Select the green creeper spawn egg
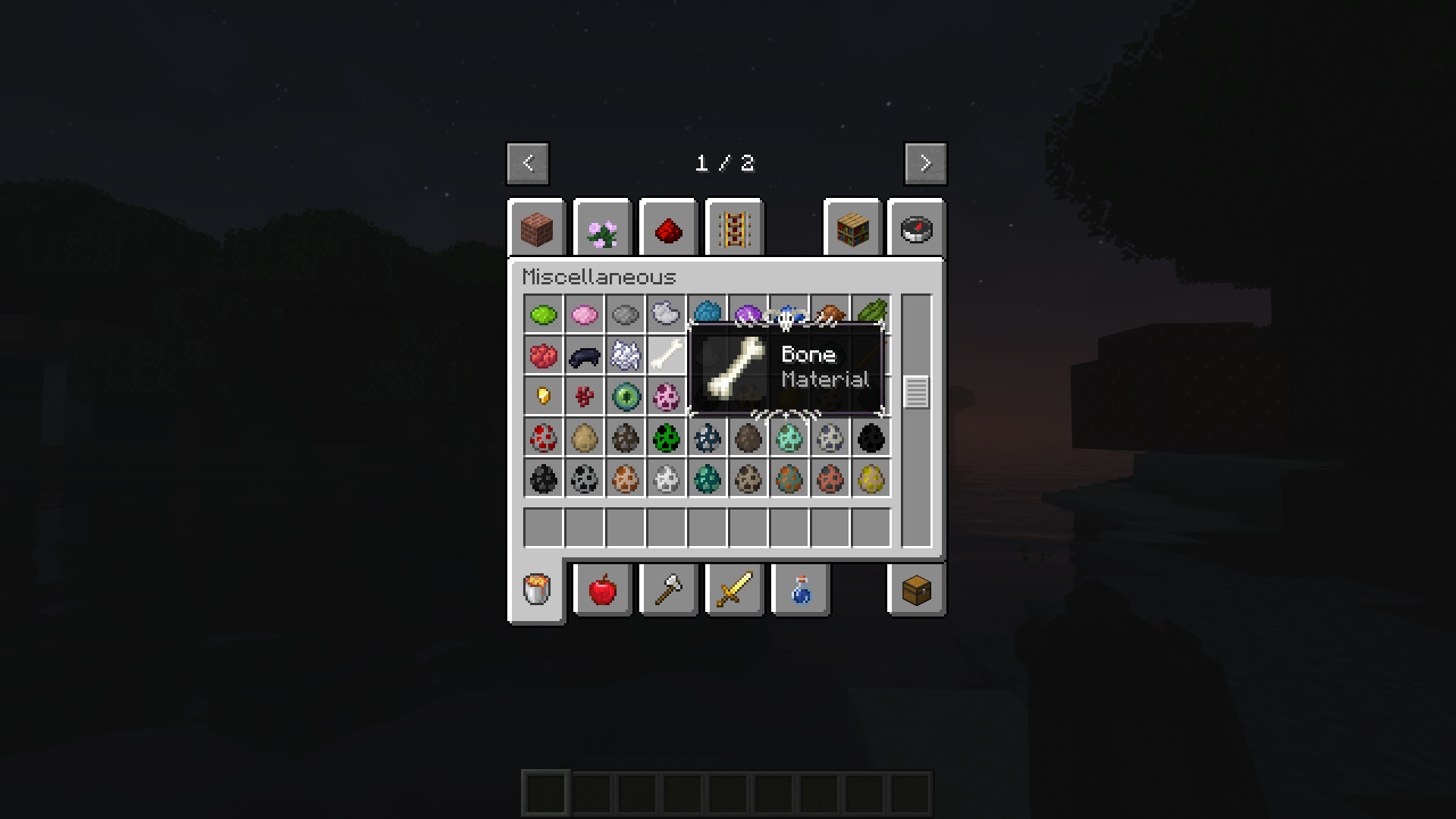Viewport: 1456px width, 819px height. click(x=666, y=438)
